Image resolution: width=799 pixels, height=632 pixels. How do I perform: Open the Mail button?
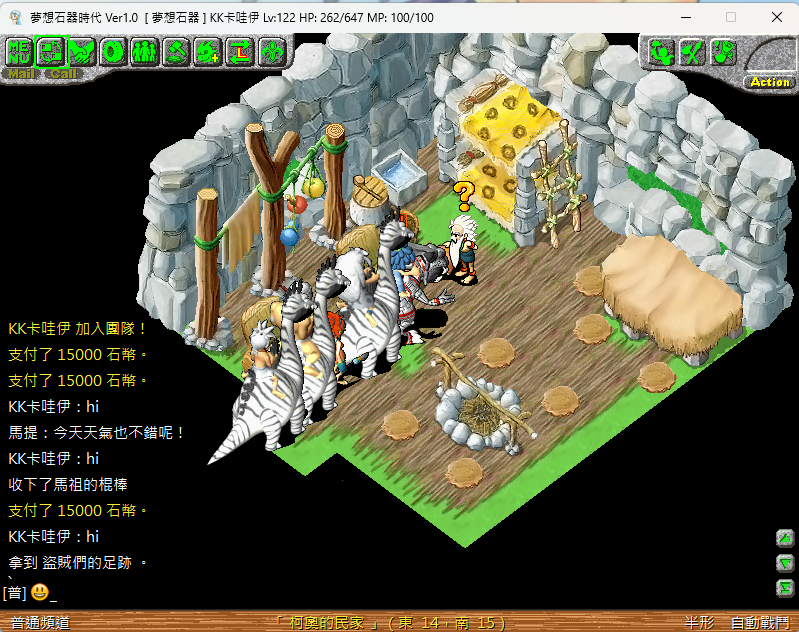[20, 73]
